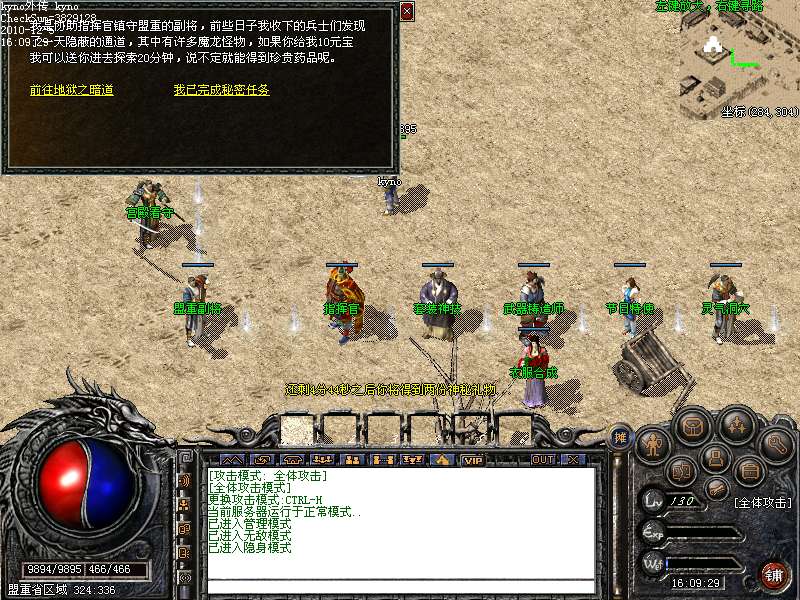The width and height of the screenshot is (800, 600).
Task: Open the skills icon with three stars
Action: click(x=737, y=424)
